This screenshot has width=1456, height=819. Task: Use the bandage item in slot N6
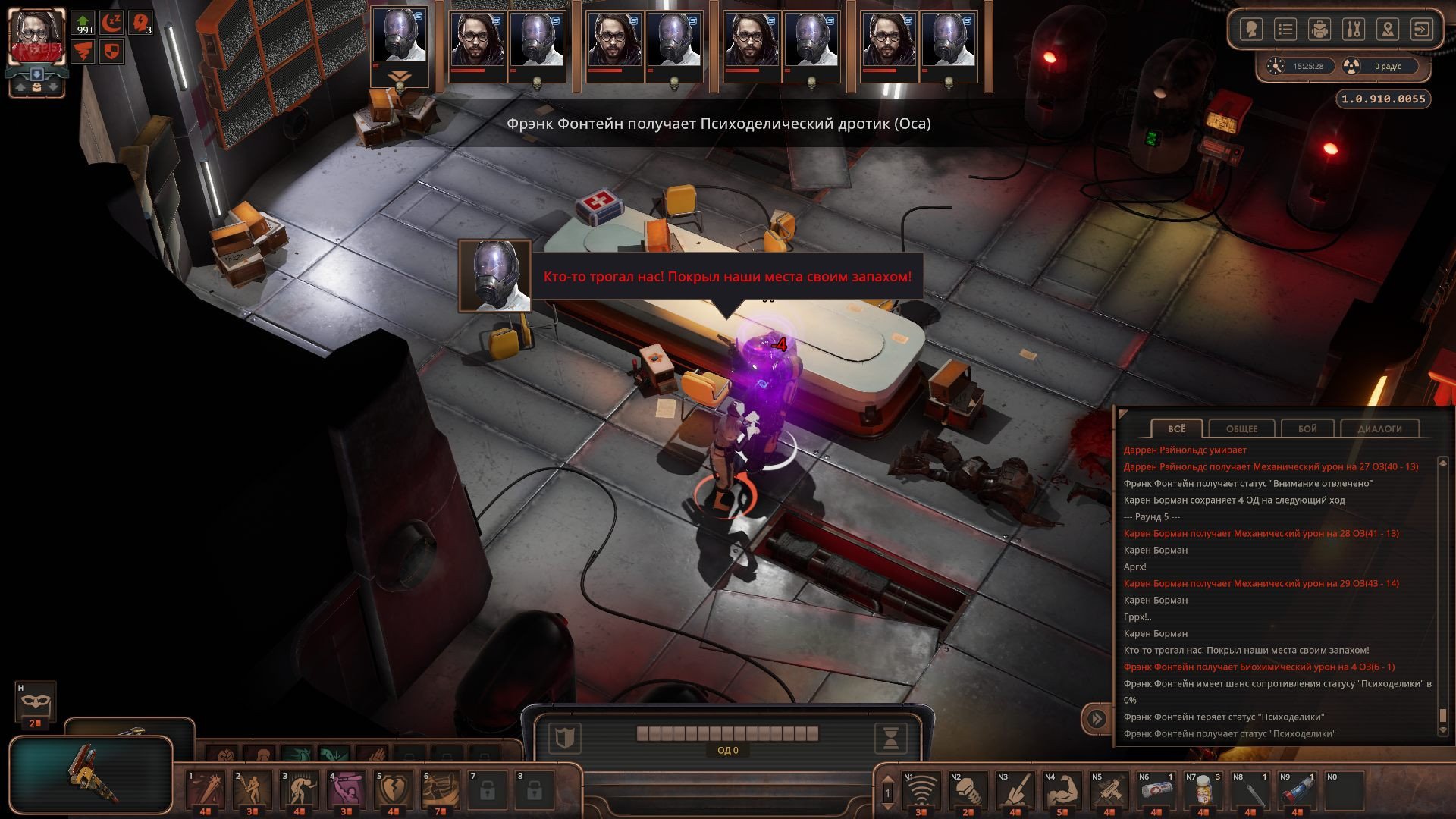point(1156,790)
